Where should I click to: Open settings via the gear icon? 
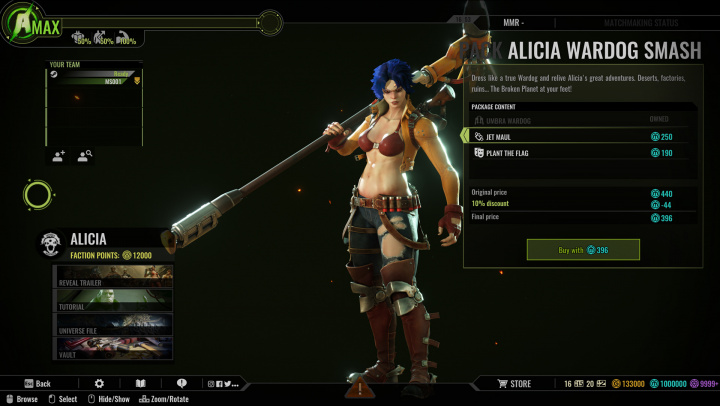[x=99, y=383]
